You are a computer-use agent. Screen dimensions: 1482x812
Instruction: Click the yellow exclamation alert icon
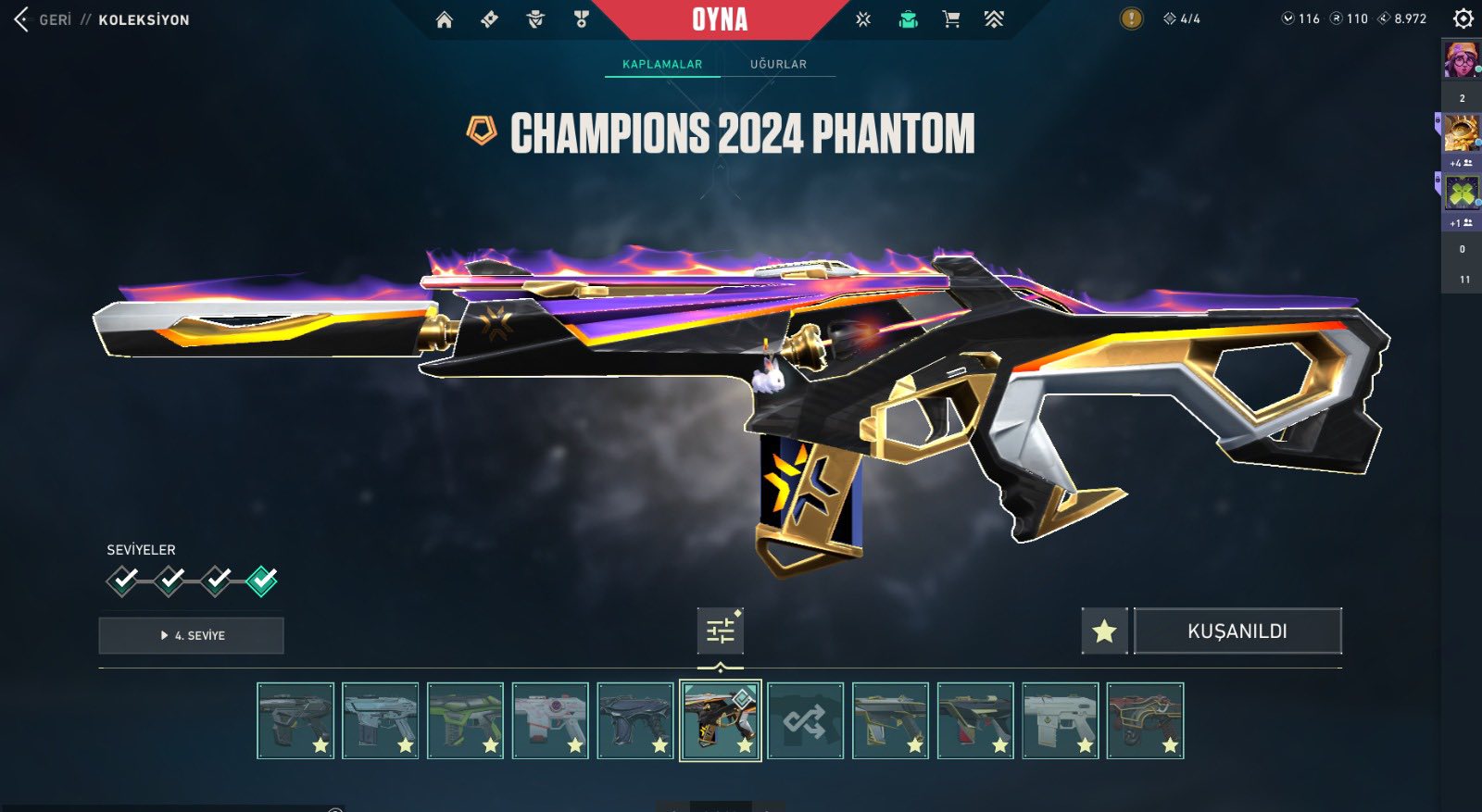click(1131, 19)
